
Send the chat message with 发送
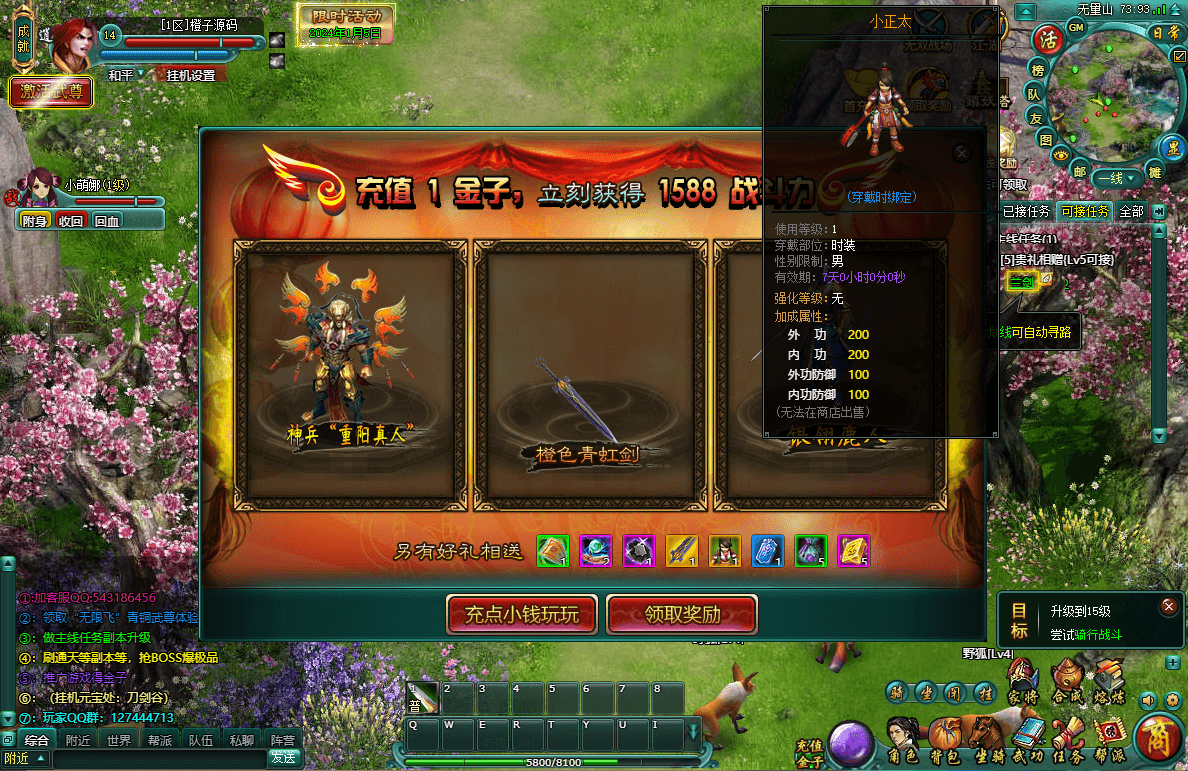(x=283, y=758)
